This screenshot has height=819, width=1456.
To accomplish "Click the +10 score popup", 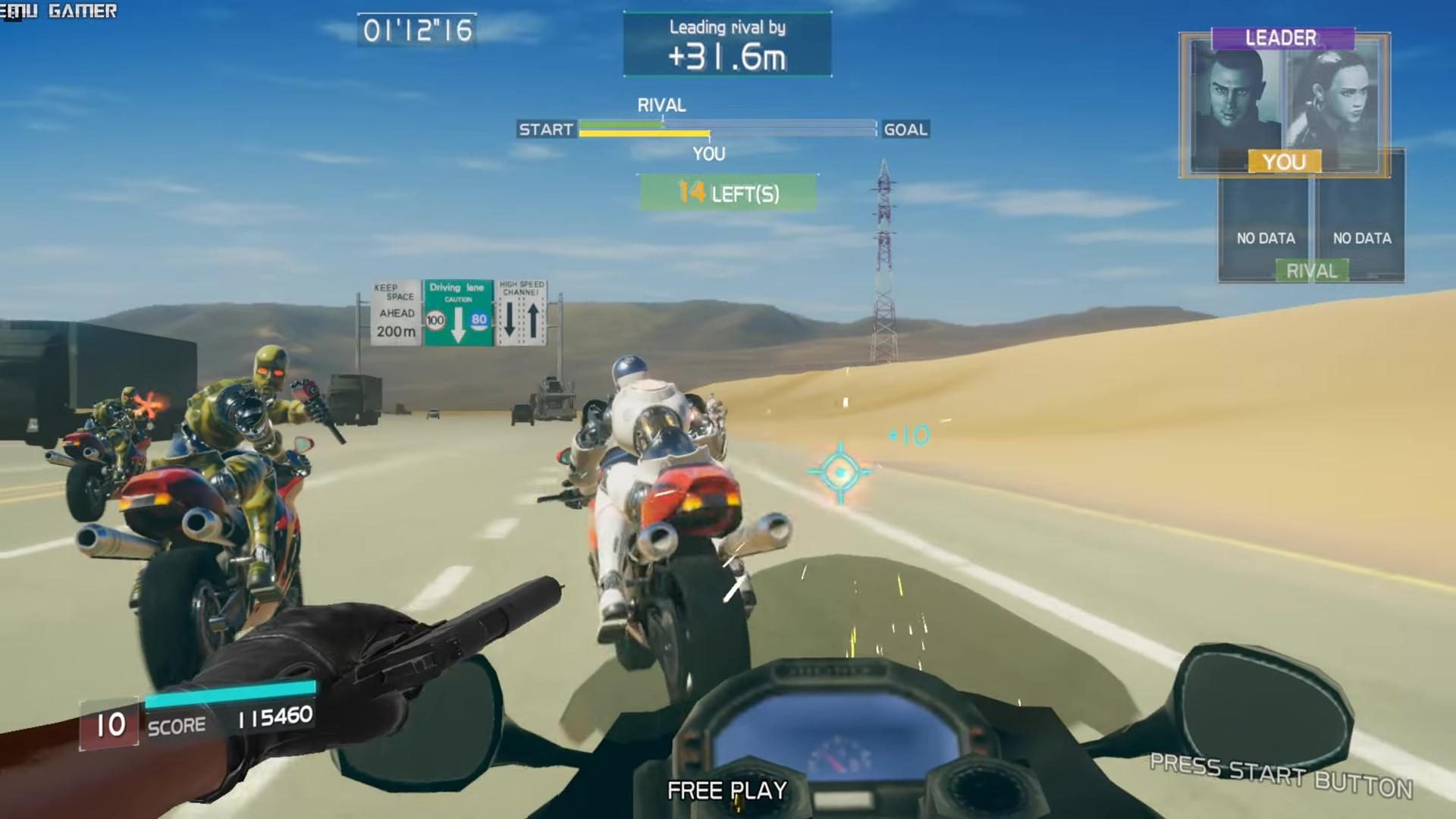I will [907, 435].
